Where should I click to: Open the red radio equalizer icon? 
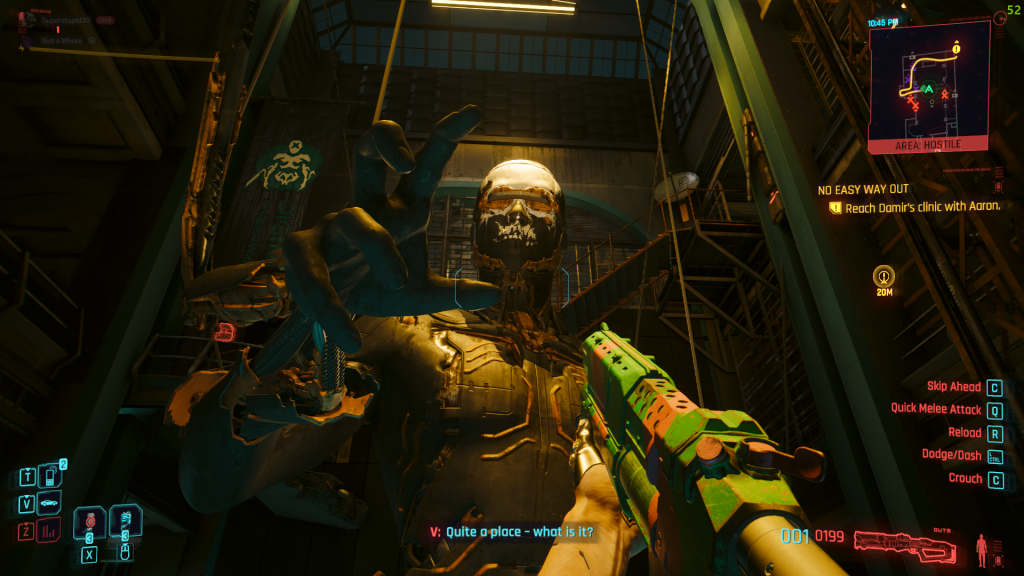tap(49, 529)
